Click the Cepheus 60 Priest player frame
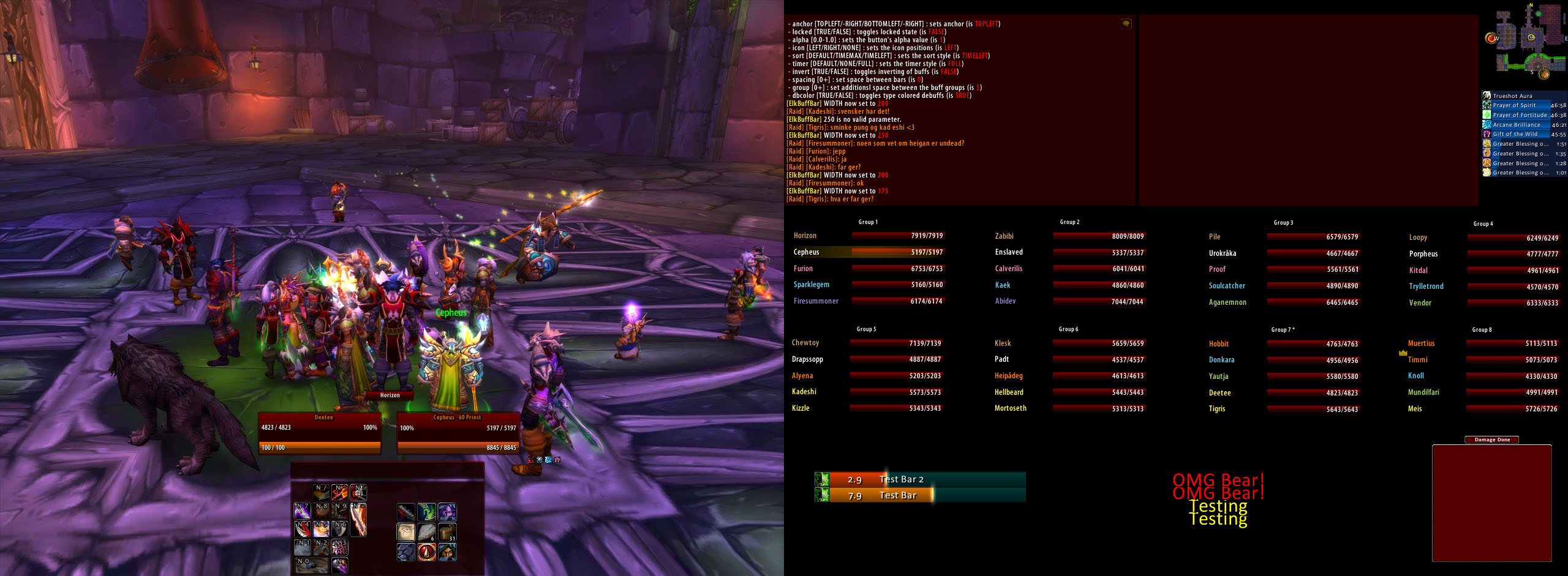1568x576 pixels. click(458, 433)
